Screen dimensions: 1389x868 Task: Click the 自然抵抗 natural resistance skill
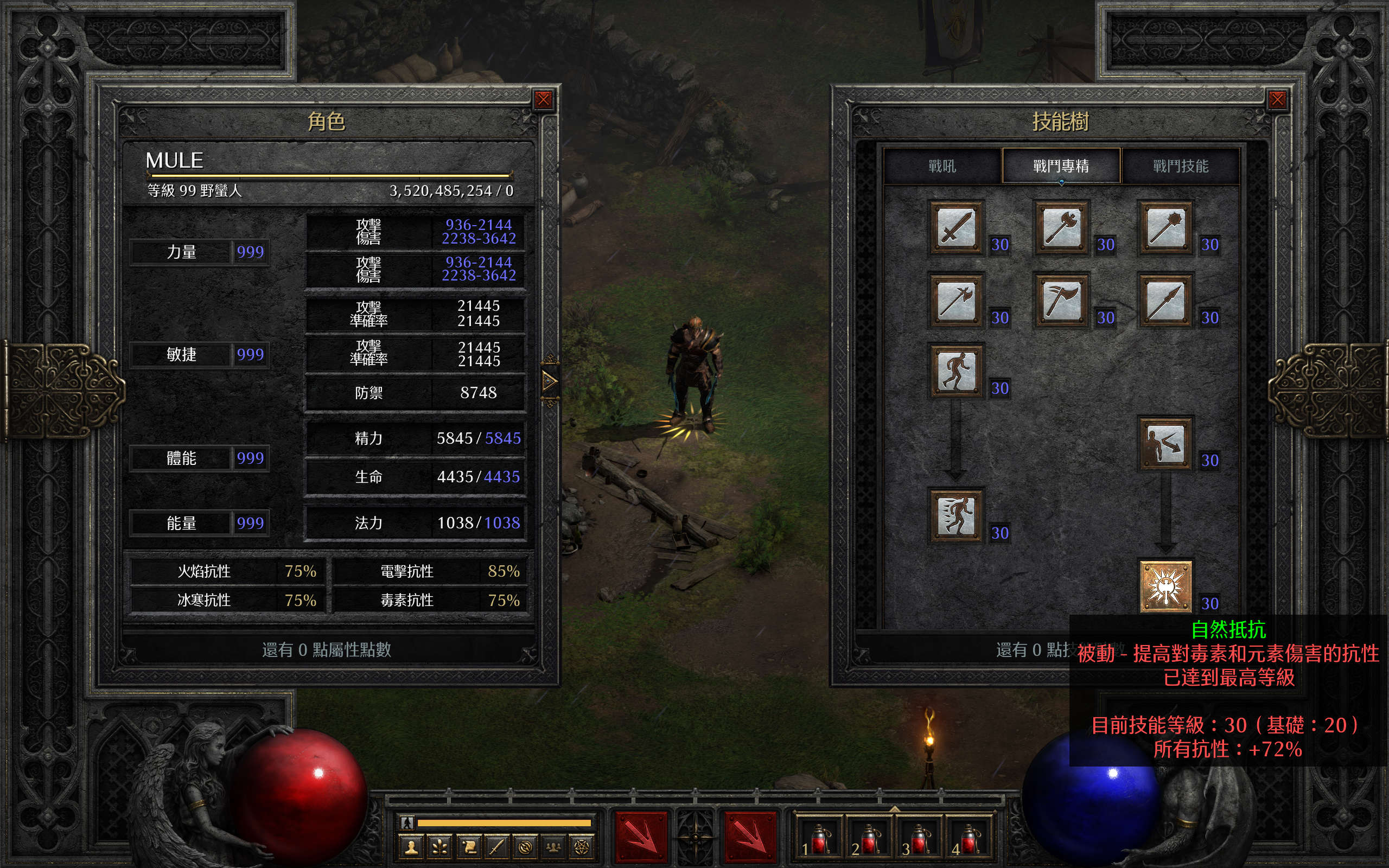coord(1165,586)
